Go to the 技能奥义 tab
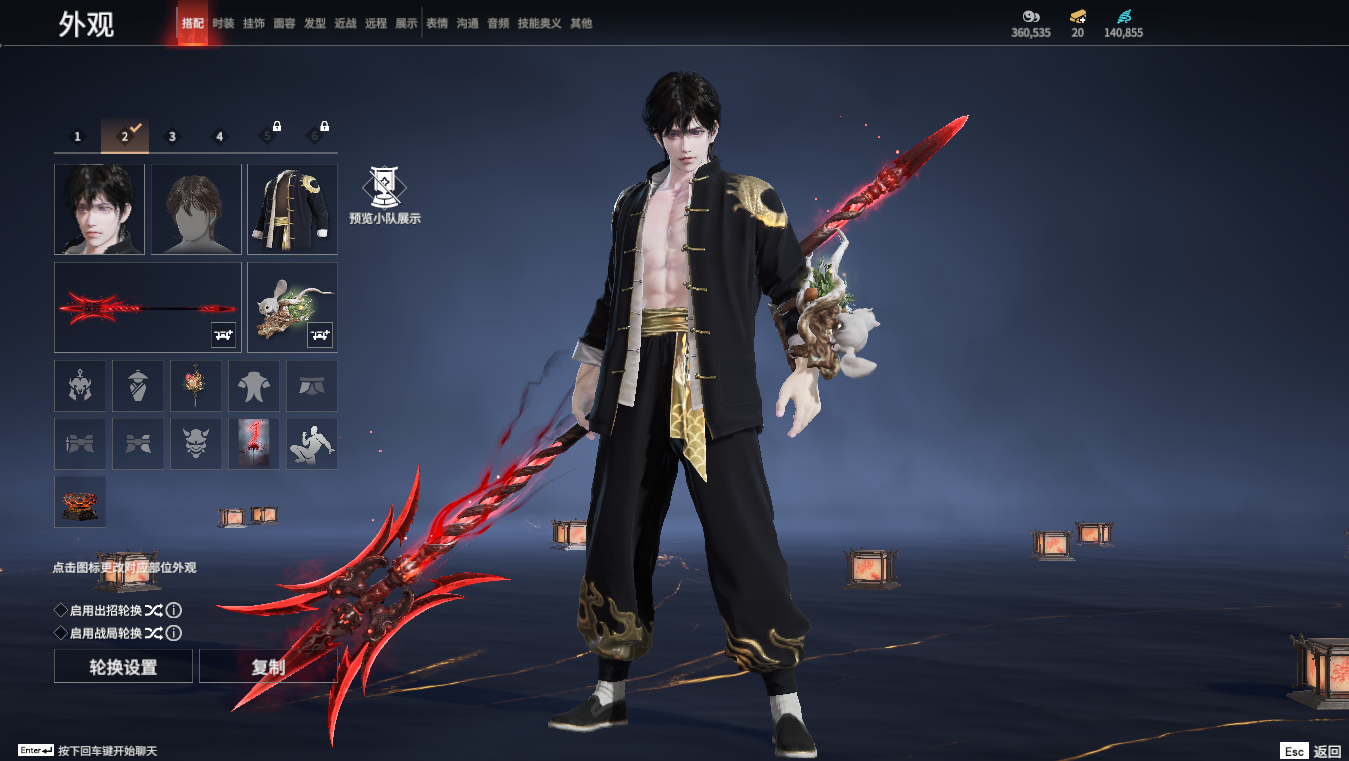This screenshot has height=761, width=1349. coord(541,23)
